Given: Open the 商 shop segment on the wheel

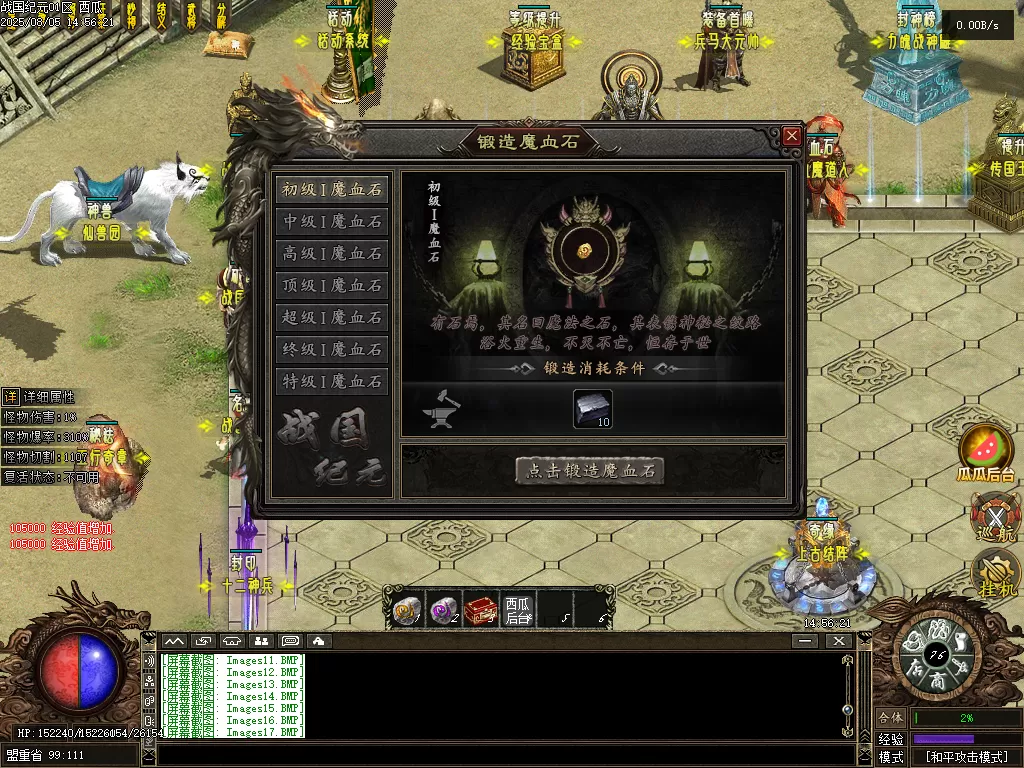Looking at the screenshot, I should click(938, 682).
